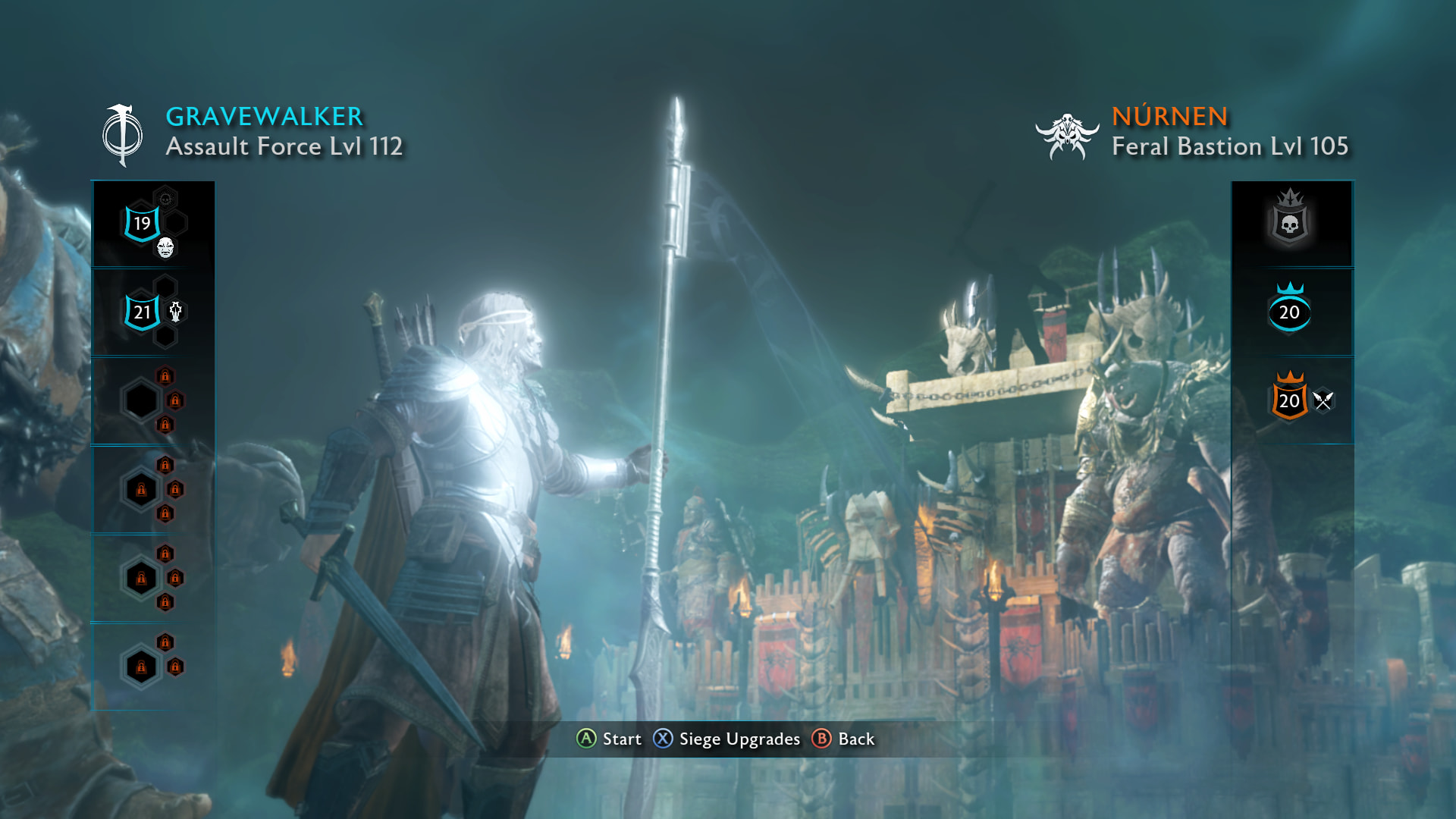
Task: Select the orange-crowned level 20 warchief
Action: pyautogui.click(x=1289, y=400)
